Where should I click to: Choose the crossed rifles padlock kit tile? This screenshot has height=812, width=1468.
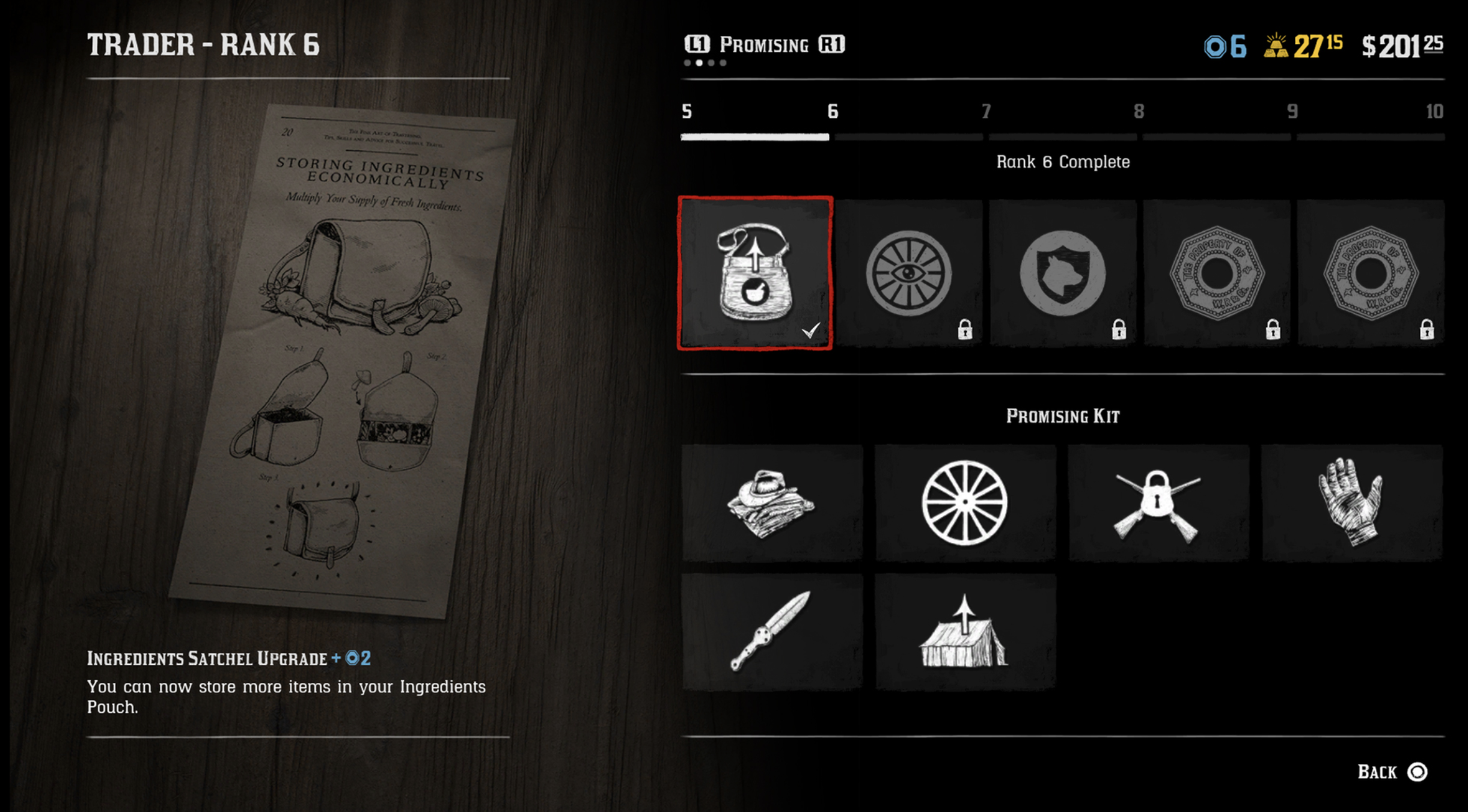point(1158,502)
